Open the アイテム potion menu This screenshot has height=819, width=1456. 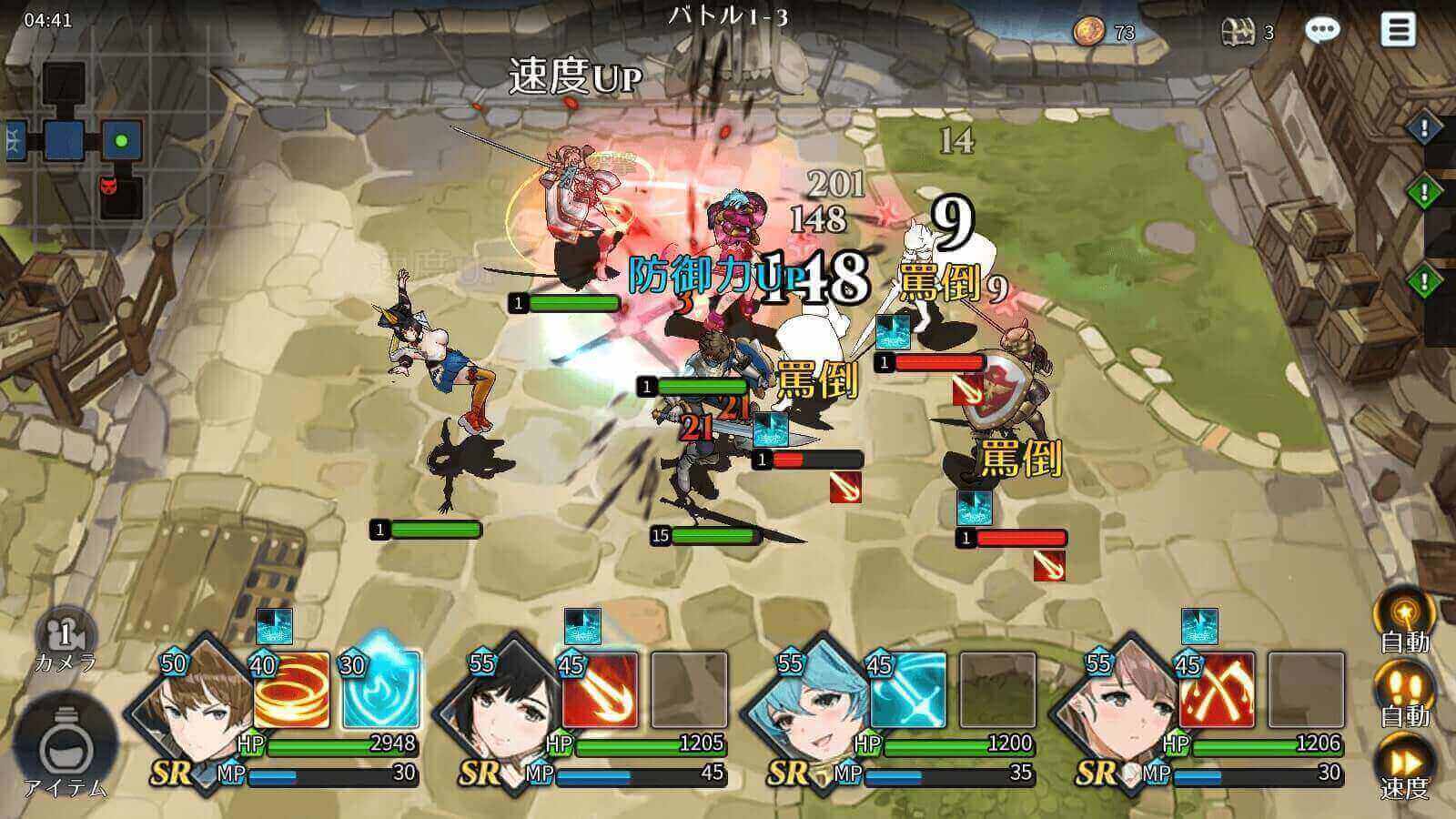click(64, 748)
